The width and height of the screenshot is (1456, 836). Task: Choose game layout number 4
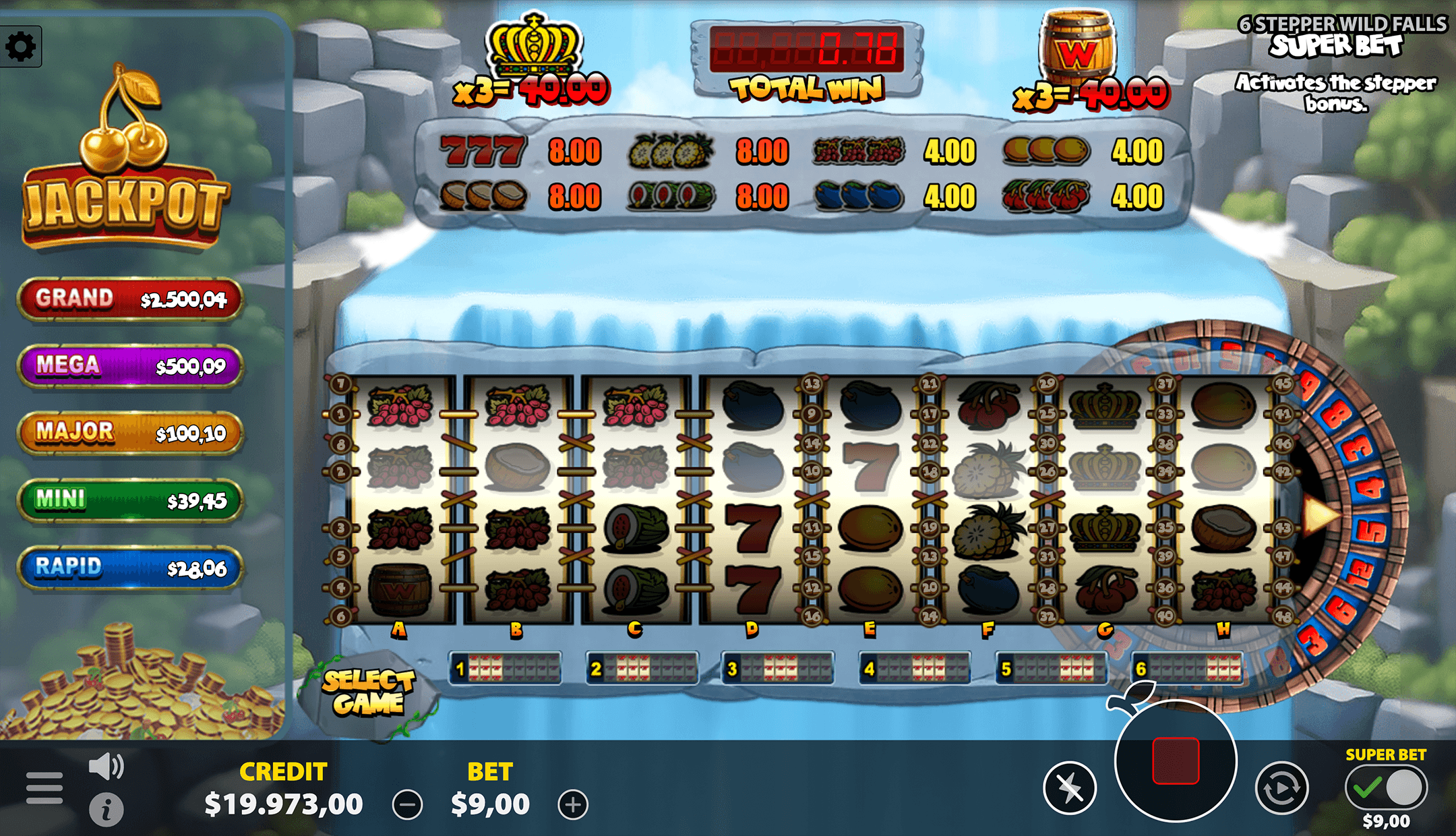tap(915, 669)
